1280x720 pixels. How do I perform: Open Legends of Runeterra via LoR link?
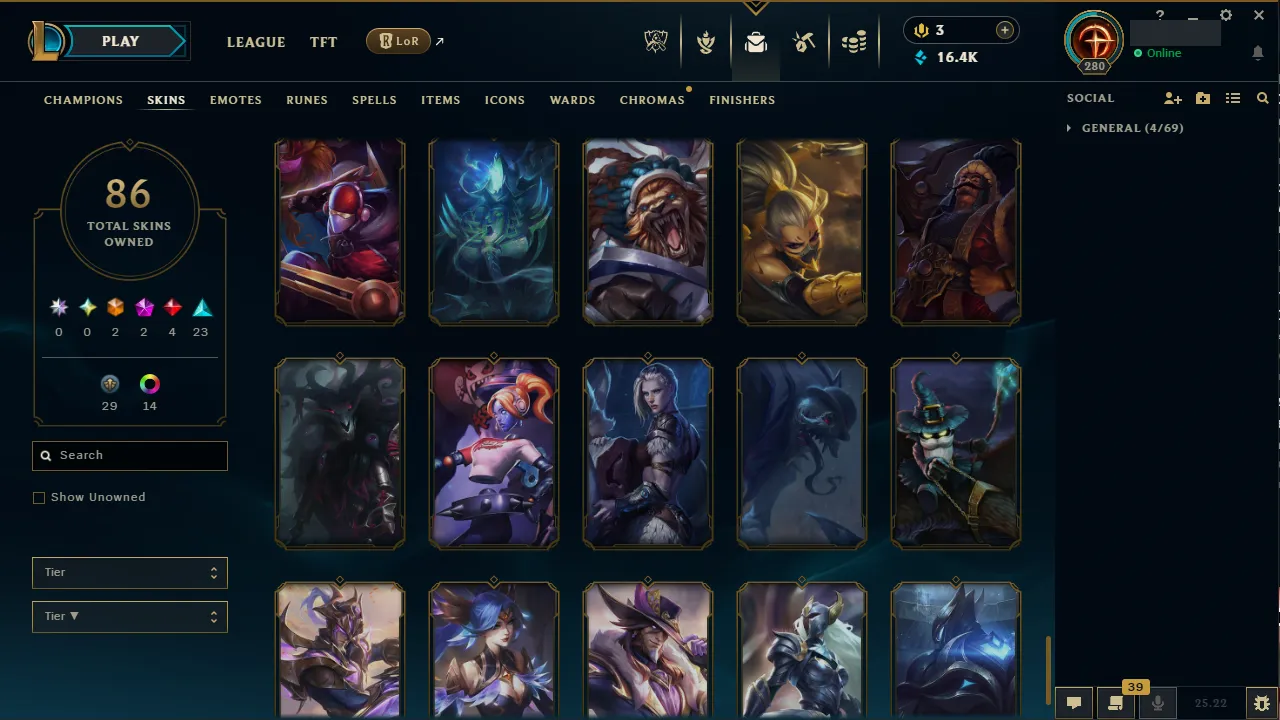[398, 41]
